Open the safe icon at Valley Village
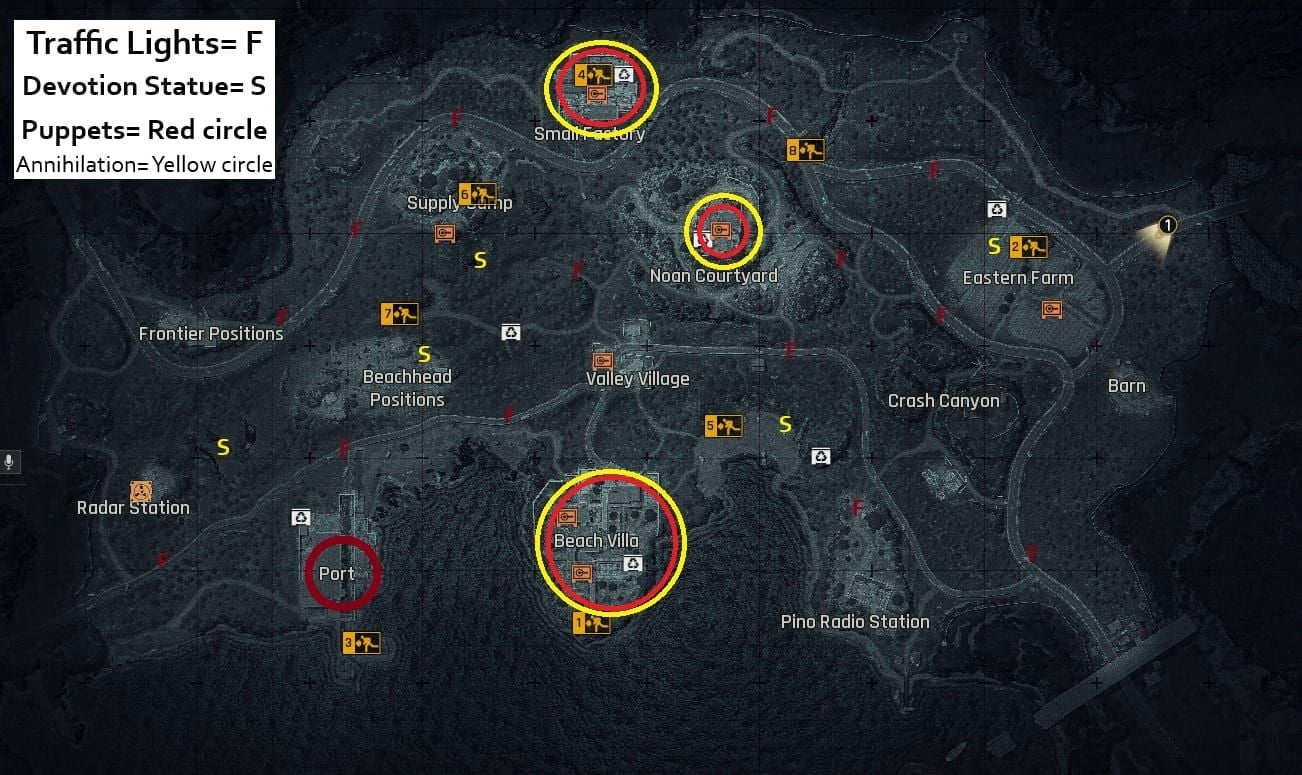Image resolution: width=1302 pixels, height=775 pixels. (x=601, y=360)
